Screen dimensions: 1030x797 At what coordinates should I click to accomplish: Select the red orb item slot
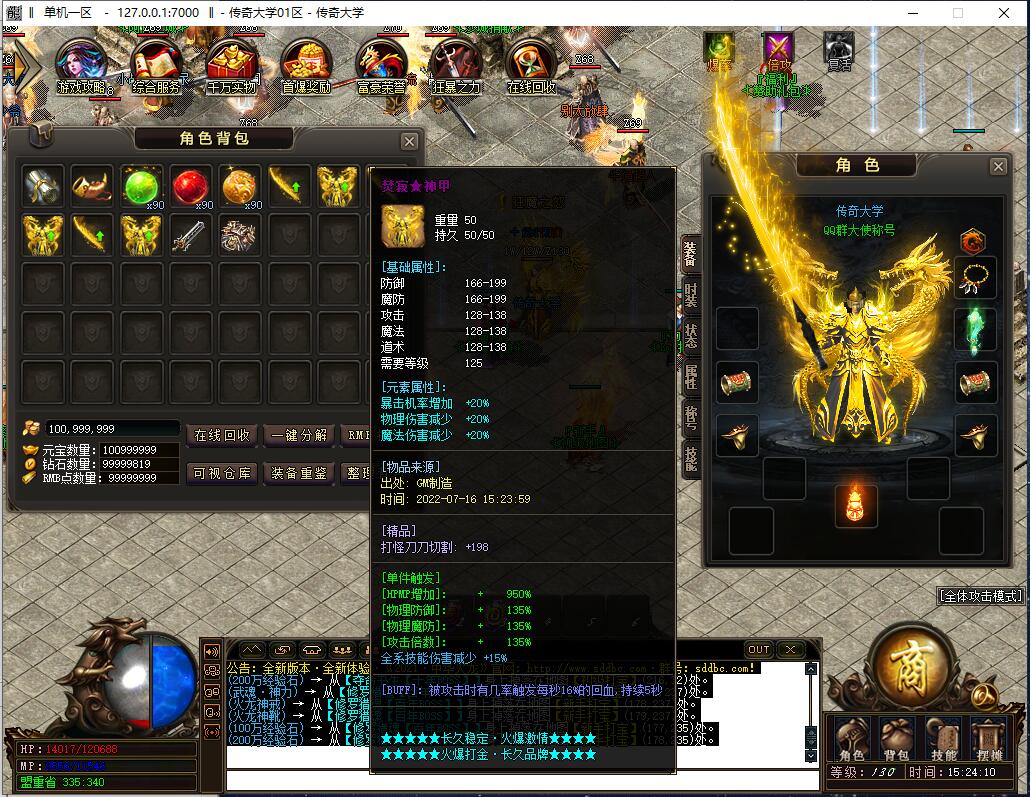coord(191,186)
